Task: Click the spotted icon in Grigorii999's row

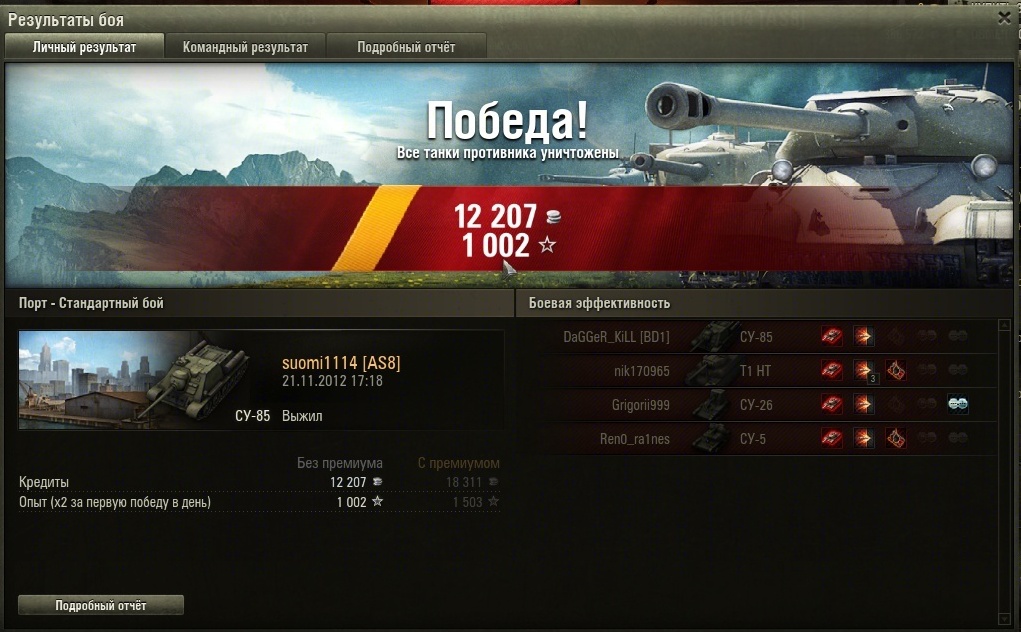Action: click(831, 405)
